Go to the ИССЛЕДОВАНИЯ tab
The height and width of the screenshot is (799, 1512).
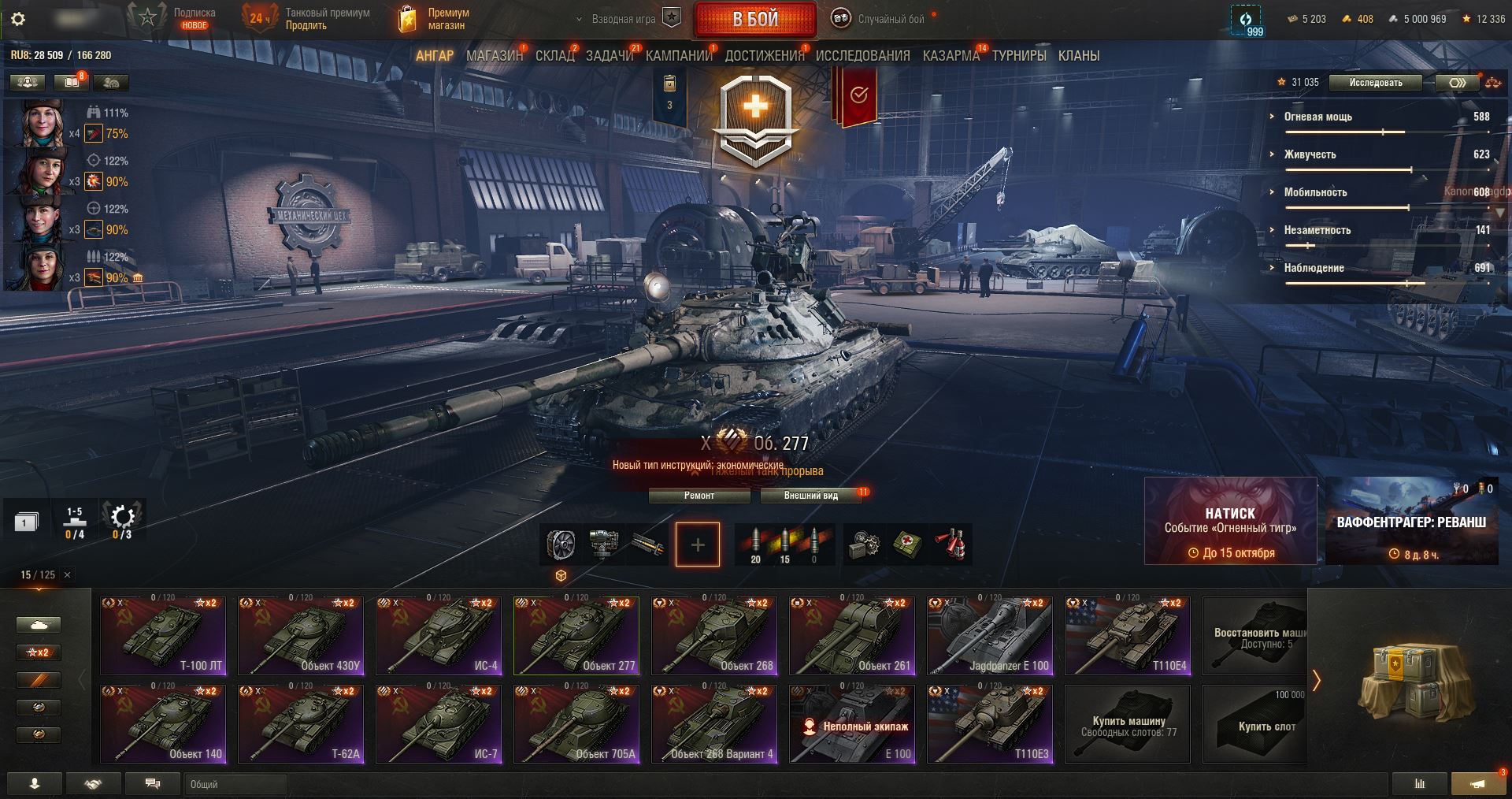tap(862, 56)
